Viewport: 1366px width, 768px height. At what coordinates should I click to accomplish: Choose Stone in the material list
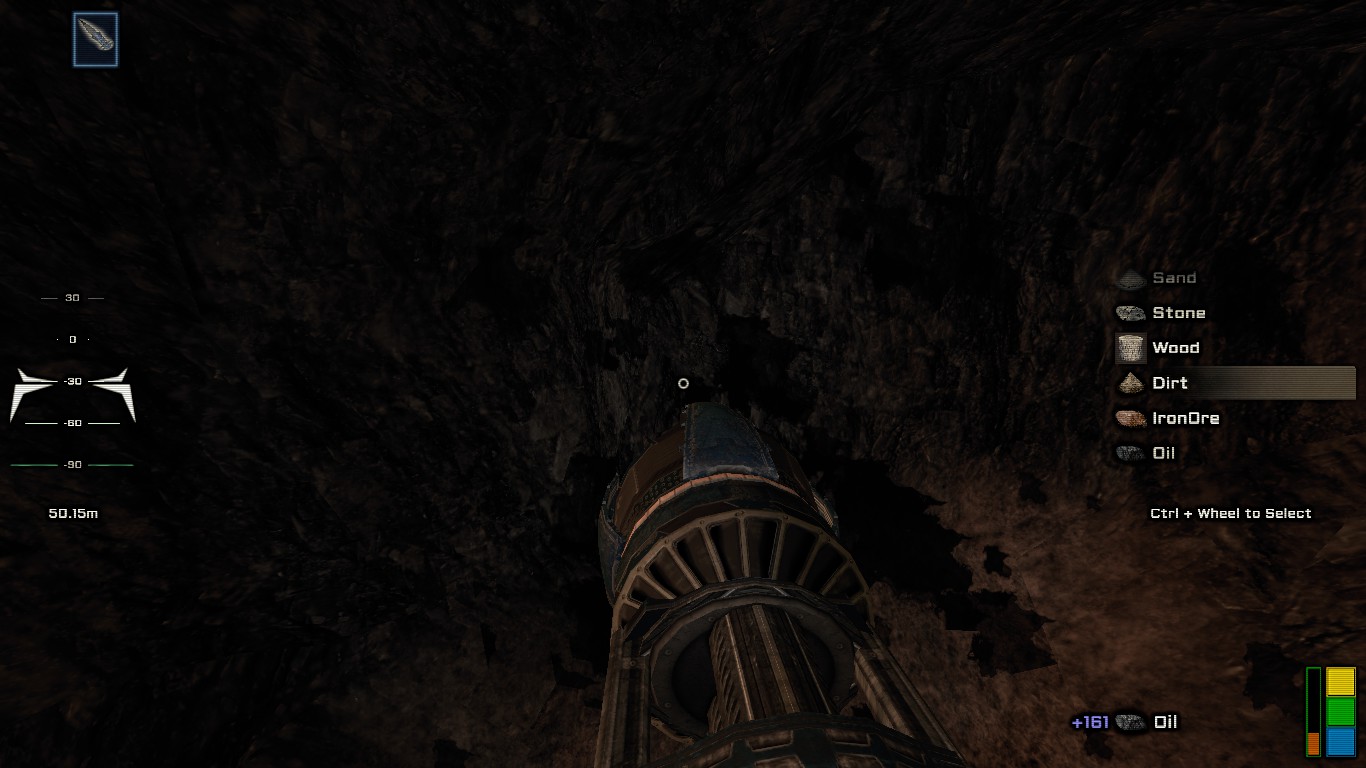[1177, 313]
